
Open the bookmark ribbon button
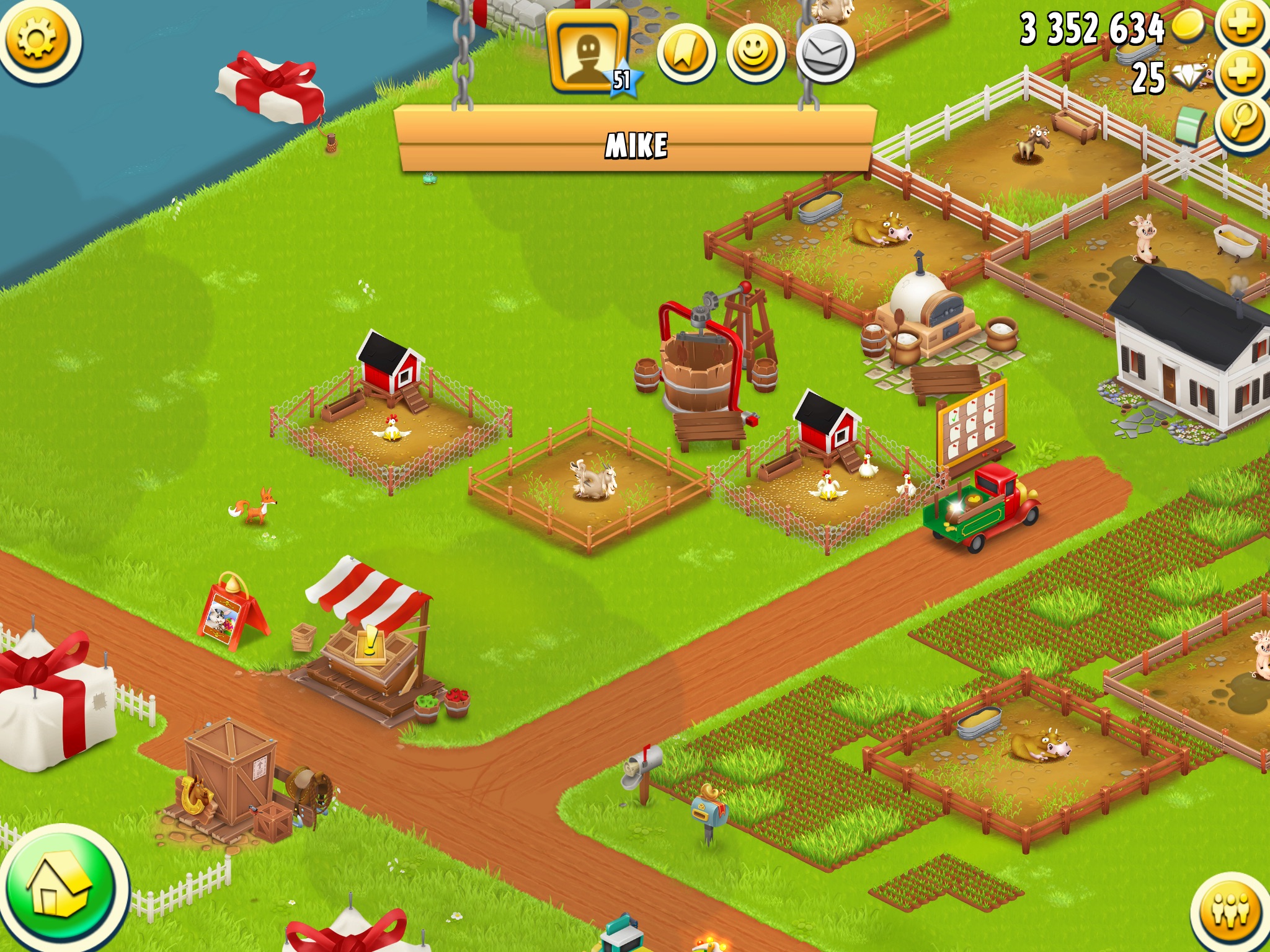pyautogui.click(x=686, y=55)
